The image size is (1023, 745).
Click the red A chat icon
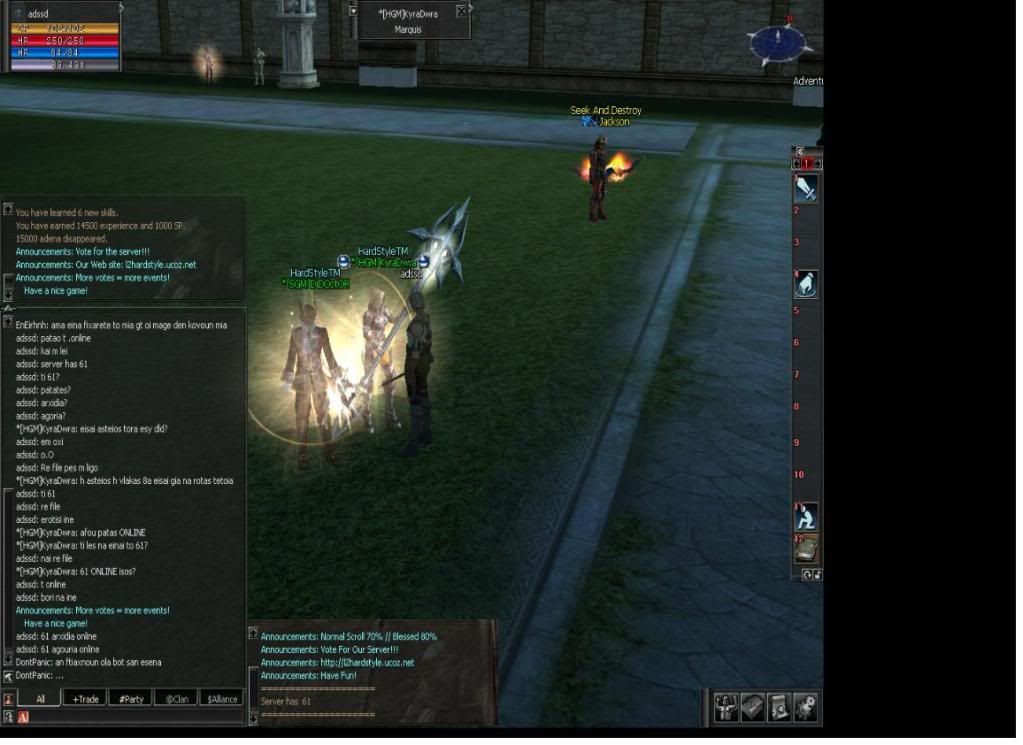[x=23, y=717]
